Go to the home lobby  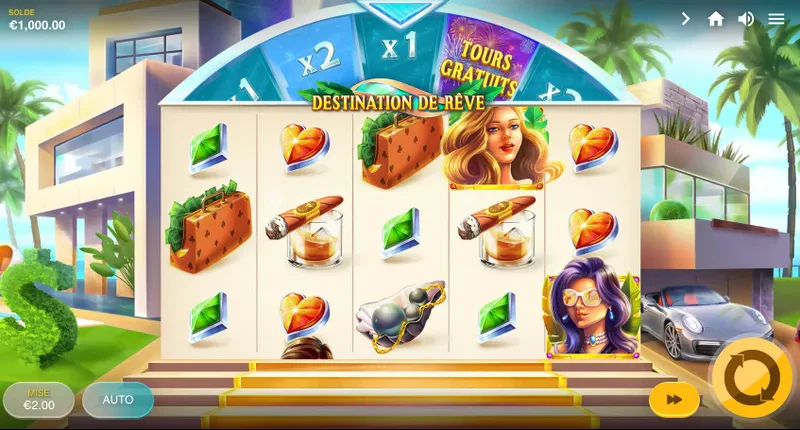[716, 19]
